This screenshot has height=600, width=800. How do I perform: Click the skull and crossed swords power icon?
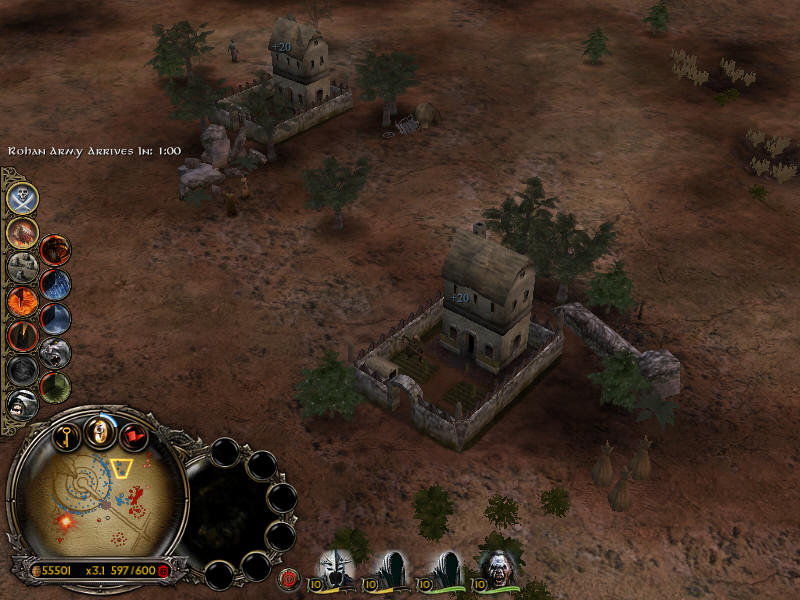click(22, 198)
